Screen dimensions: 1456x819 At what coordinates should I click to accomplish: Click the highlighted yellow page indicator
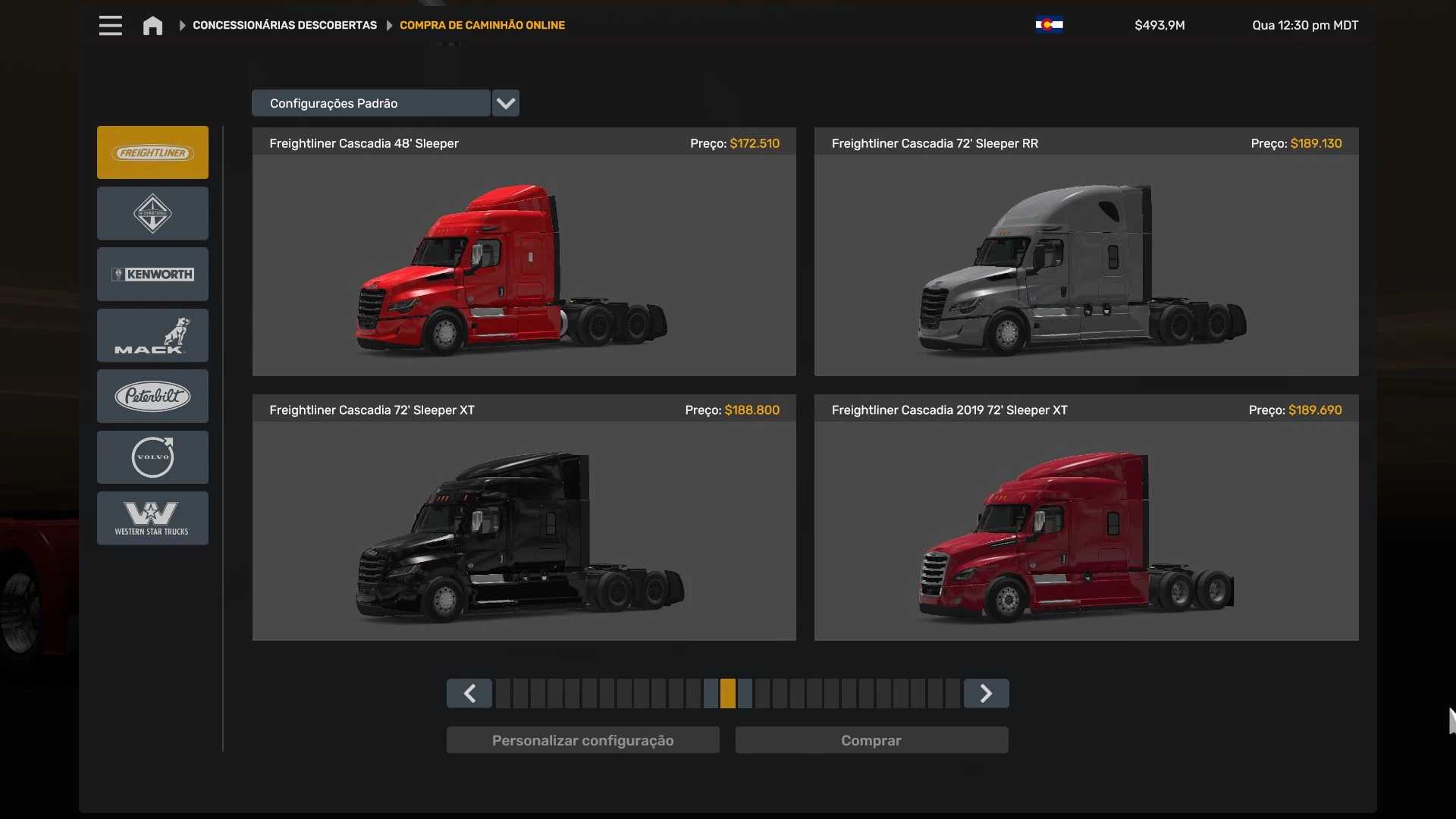pos(728,693)
